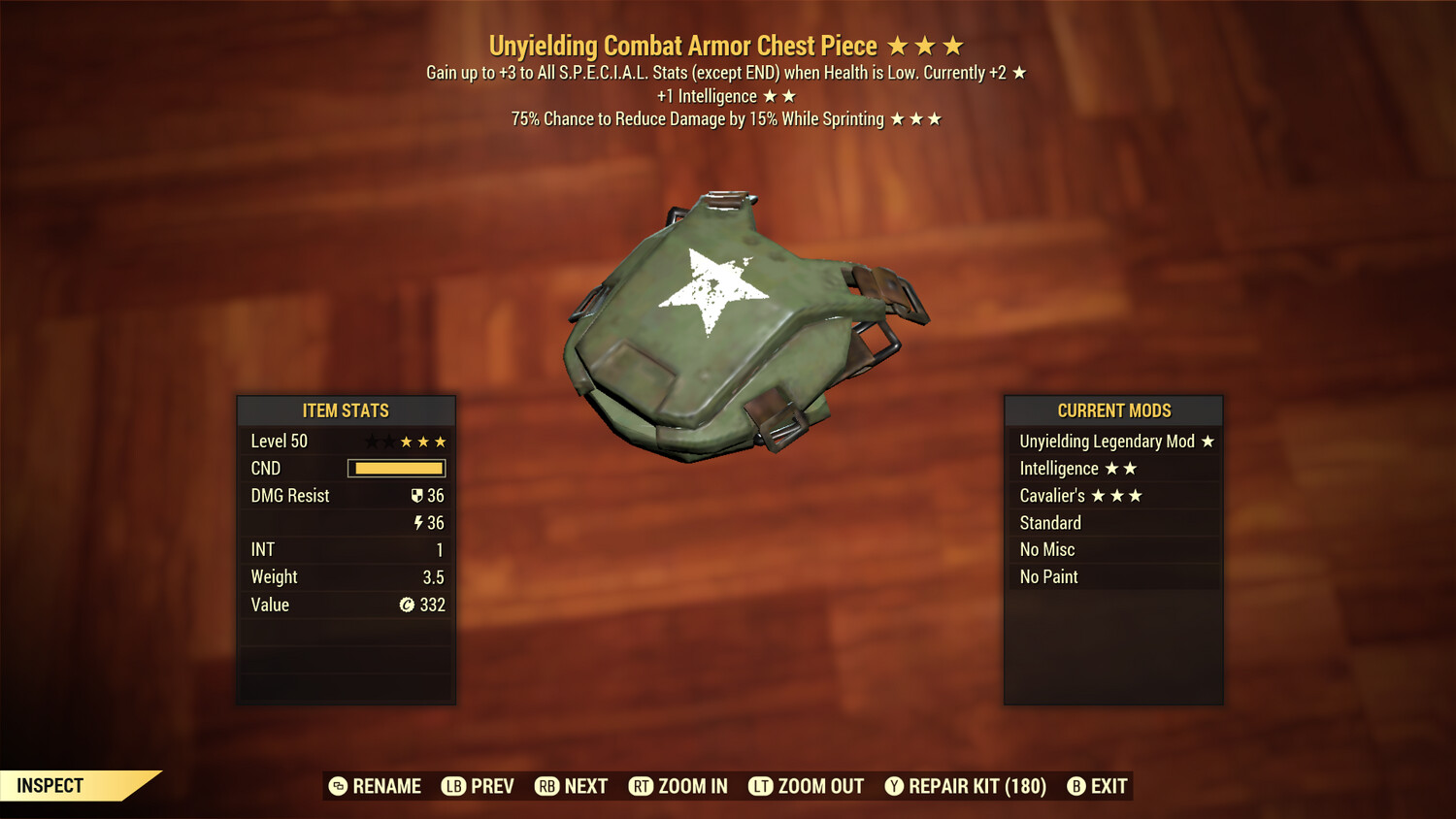Click the LT Zoom Out button icon

[760, 786]
